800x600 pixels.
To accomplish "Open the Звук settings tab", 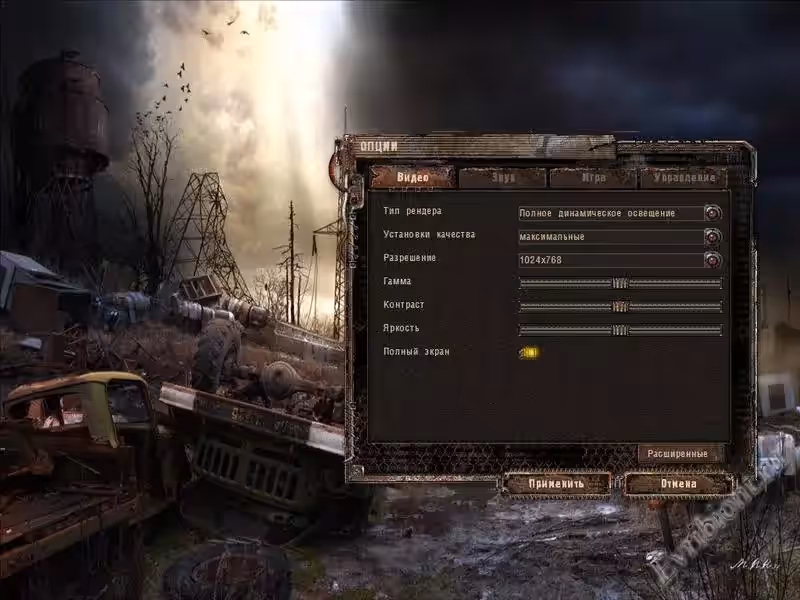I will [503, 178].
